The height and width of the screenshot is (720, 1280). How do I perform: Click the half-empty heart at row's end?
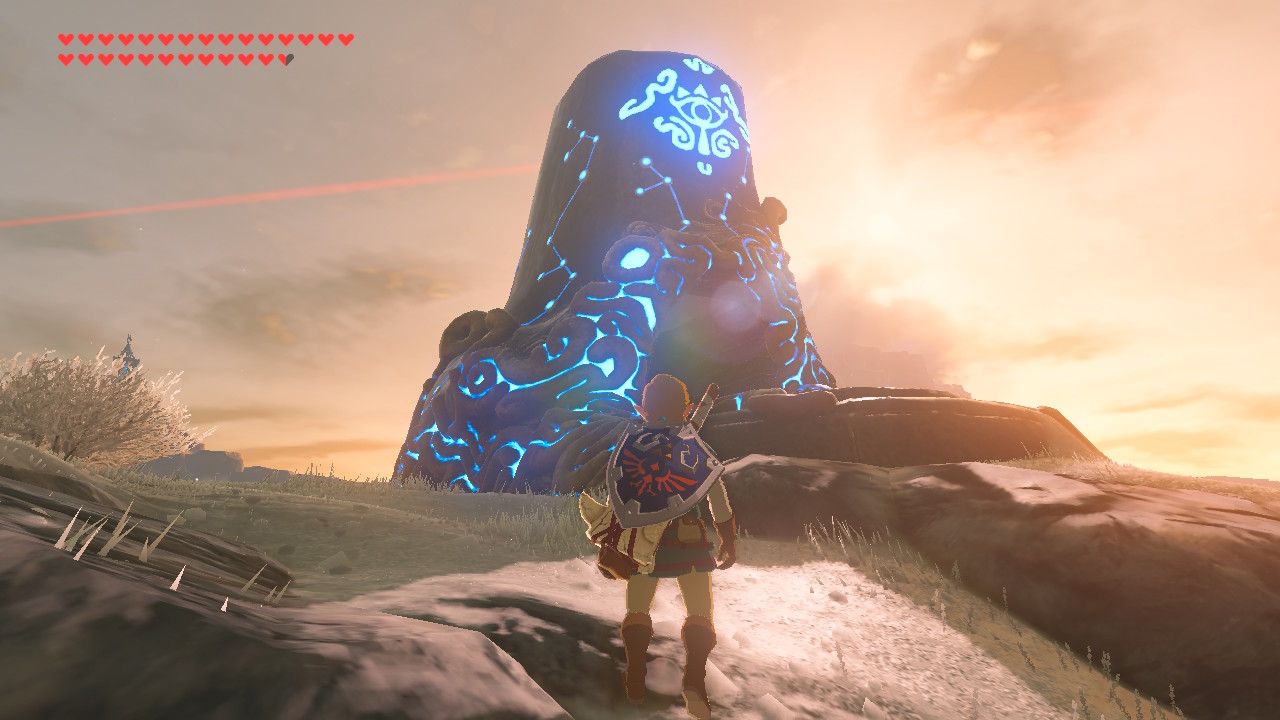[x=286, y=59]
